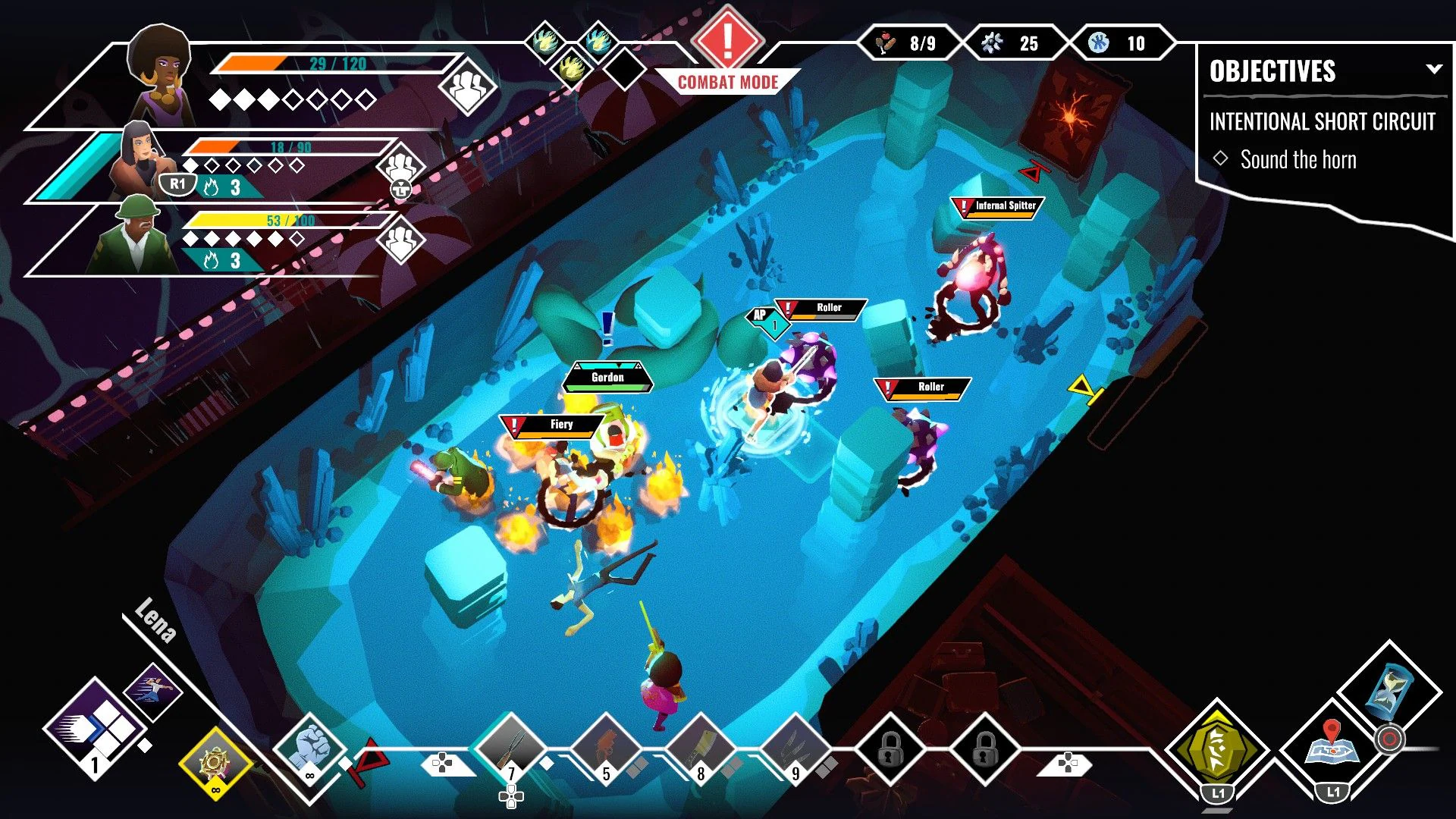Select the chicken leg item in slot 5
The image size is (1456, 819).
[607, 747]
